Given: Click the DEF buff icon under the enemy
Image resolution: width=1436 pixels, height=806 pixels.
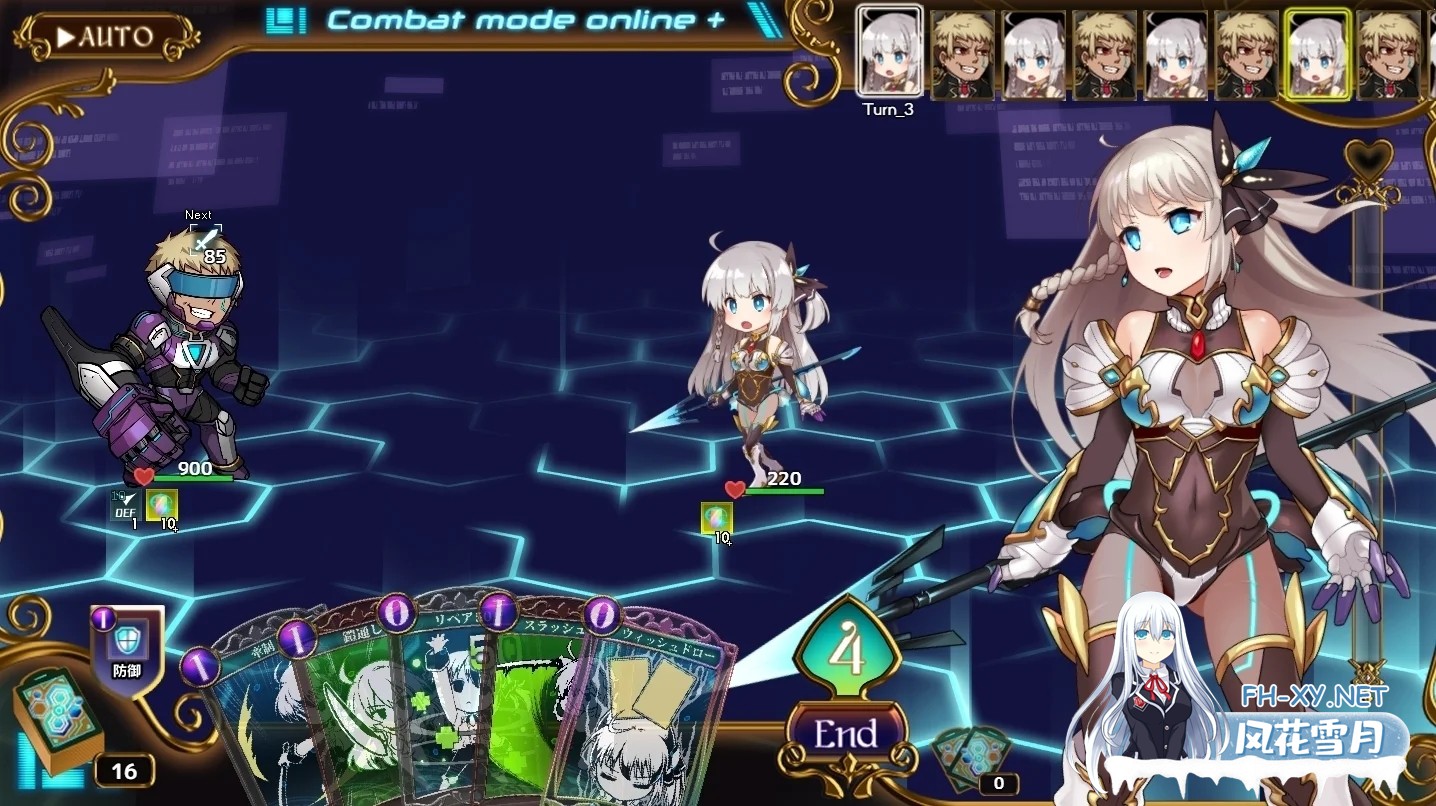Looking at the screenshot, I should pyautogui.click(x=126, y=506).
